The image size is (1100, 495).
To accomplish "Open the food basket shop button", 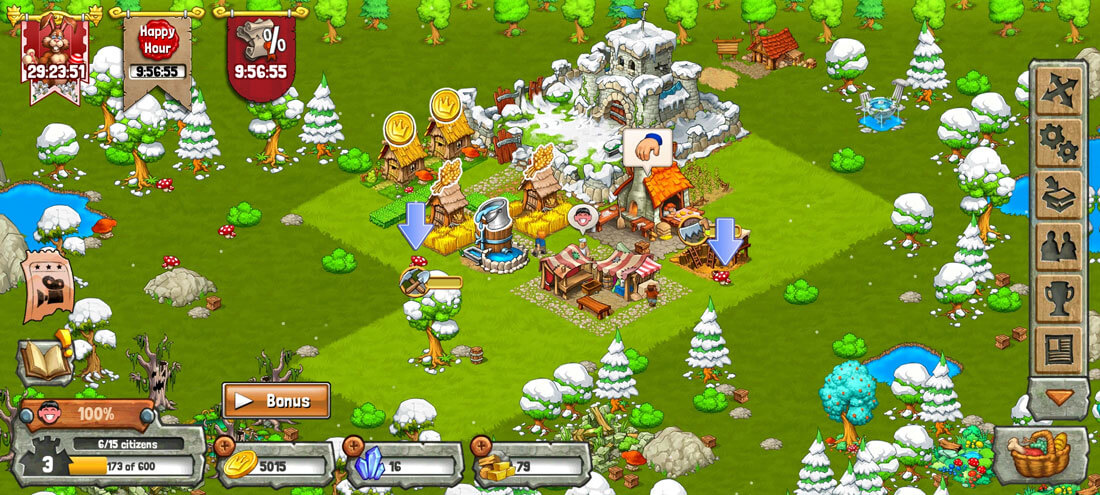I will tap(1040, 456).
